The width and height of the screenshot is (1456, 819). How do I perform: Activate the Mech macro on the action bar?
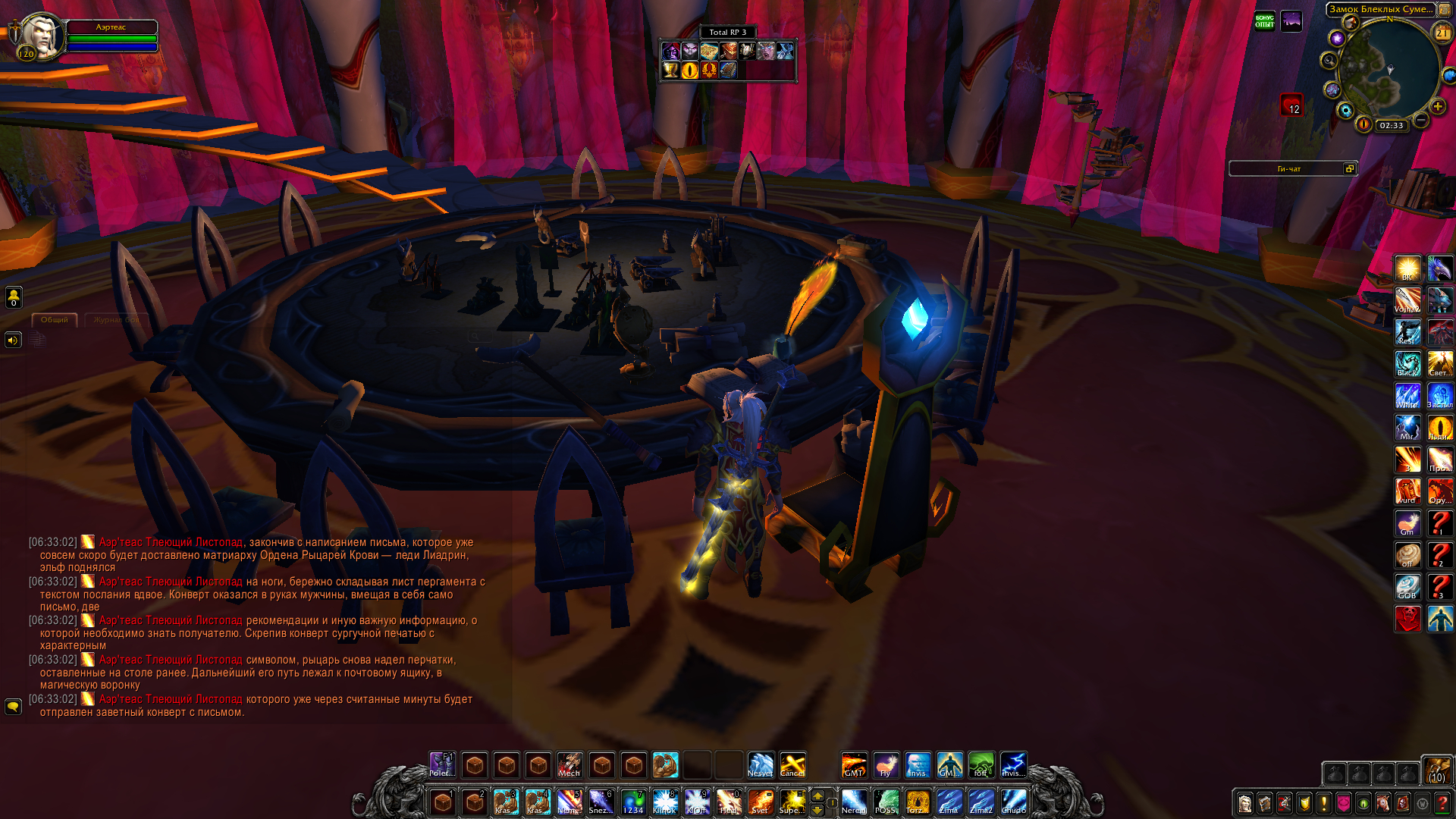click(x=570, y=765)
